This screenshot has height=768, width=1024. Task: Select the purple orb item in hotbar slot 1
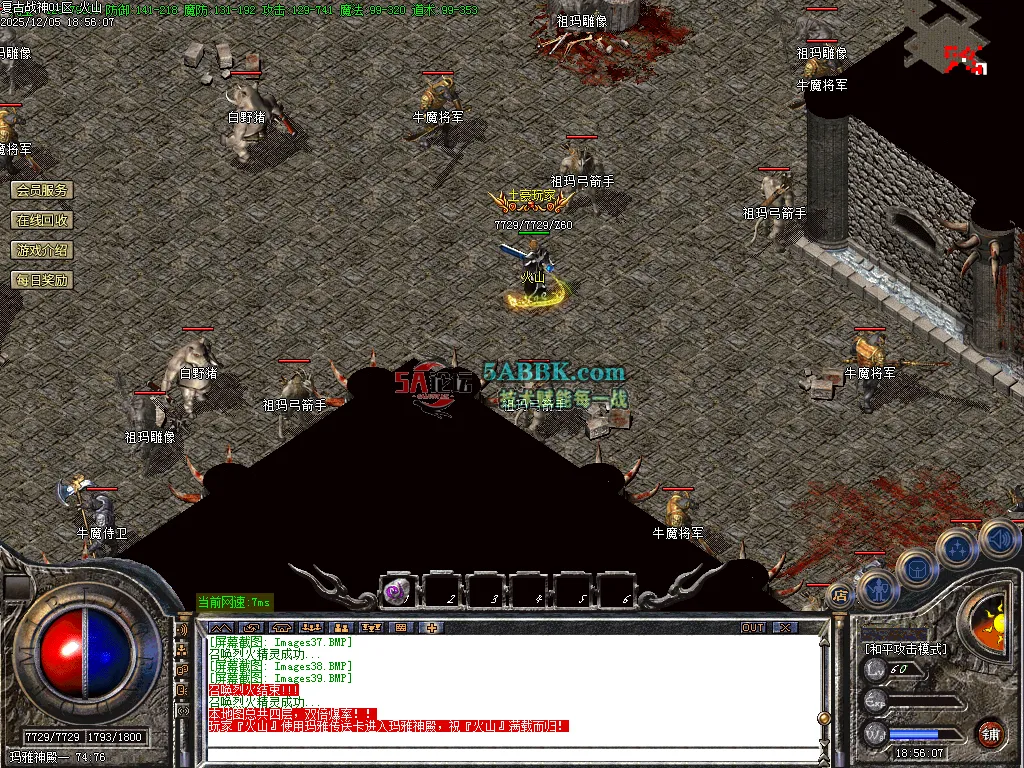[397, 592]
